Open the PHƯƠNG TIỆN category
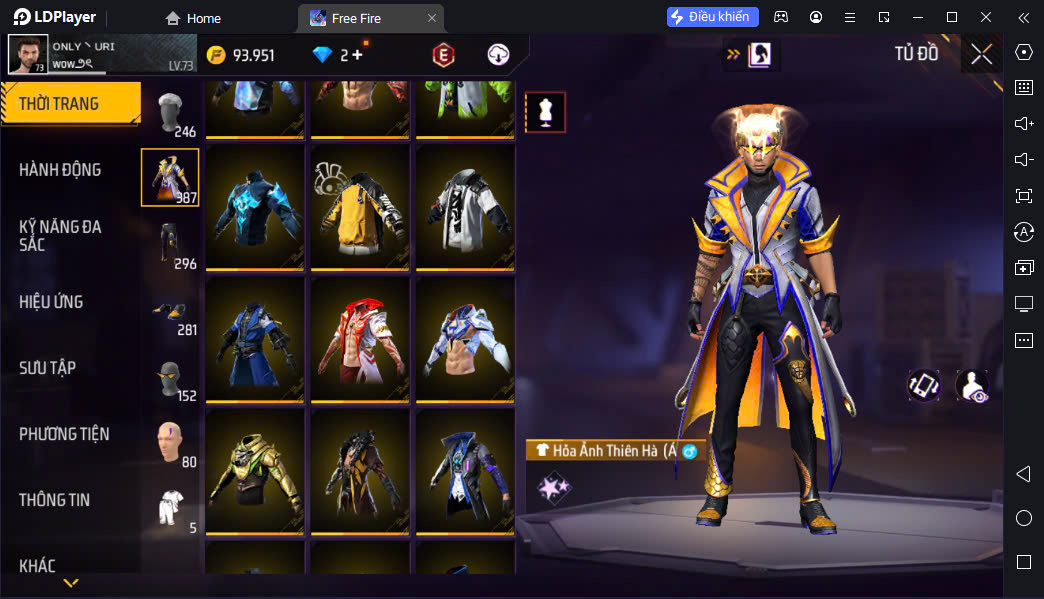1044x599 pixels. (x=64, y=434)
